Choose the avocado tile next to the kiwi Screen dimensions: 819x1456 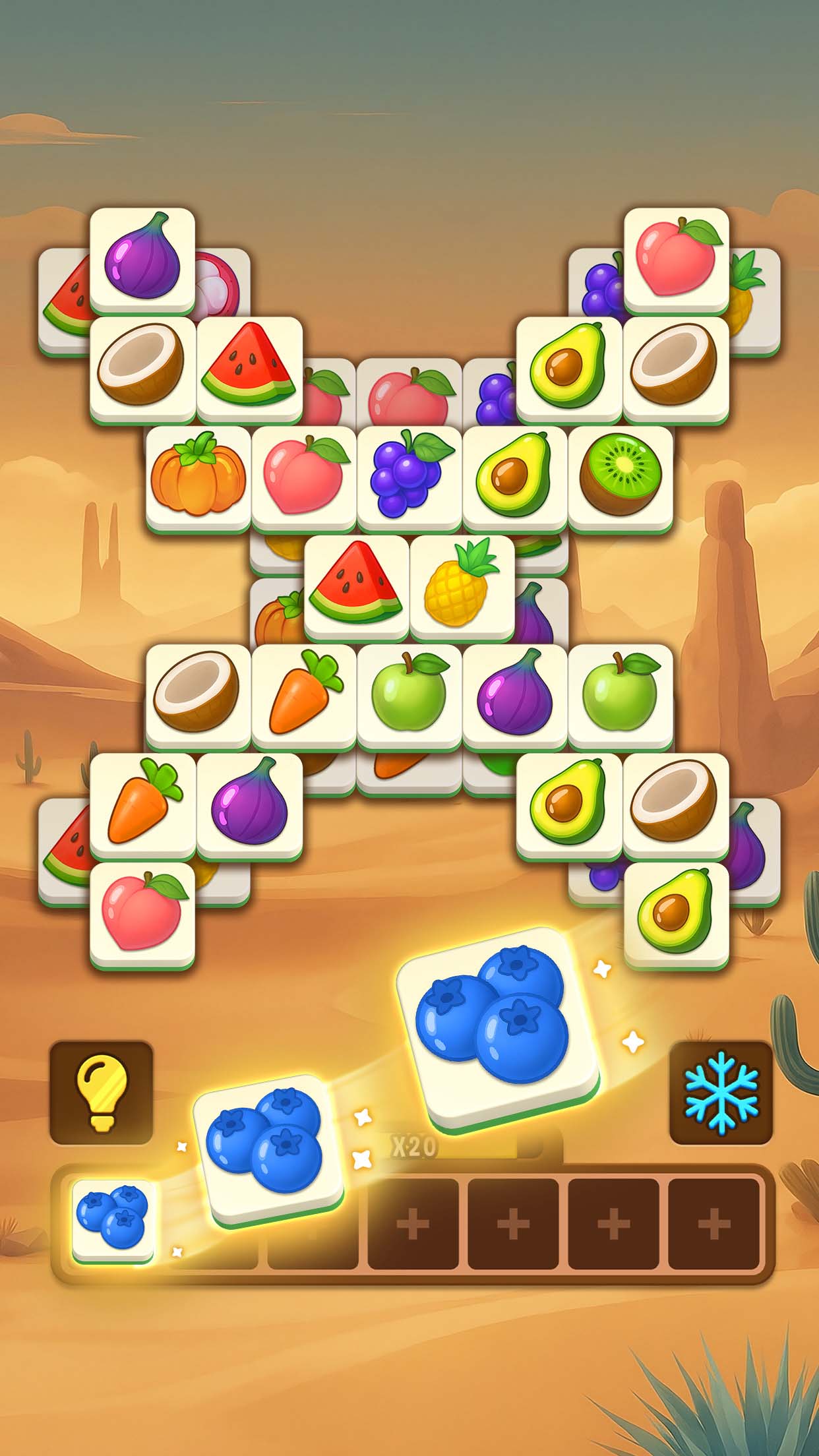[x=514, y=476]
